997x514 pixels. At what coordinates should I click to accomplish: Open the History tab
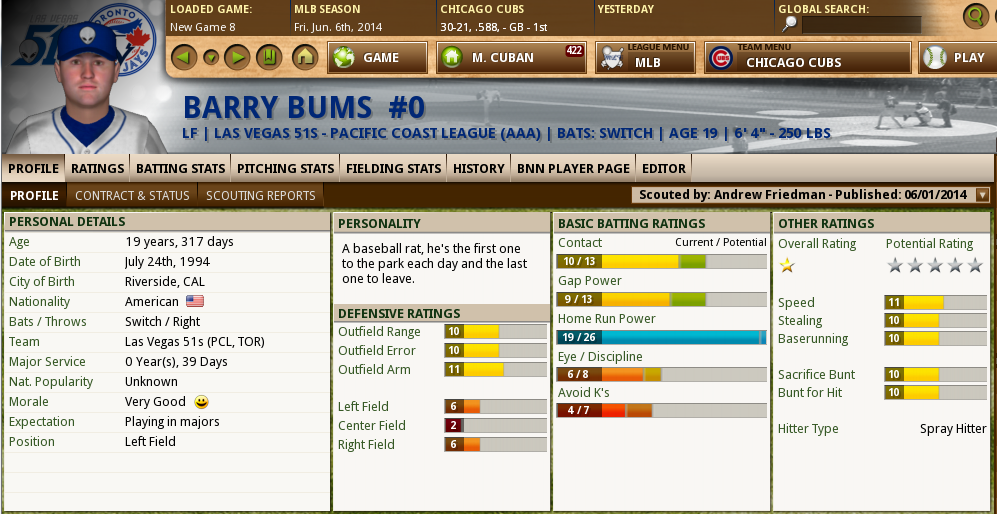click(479, 168)
